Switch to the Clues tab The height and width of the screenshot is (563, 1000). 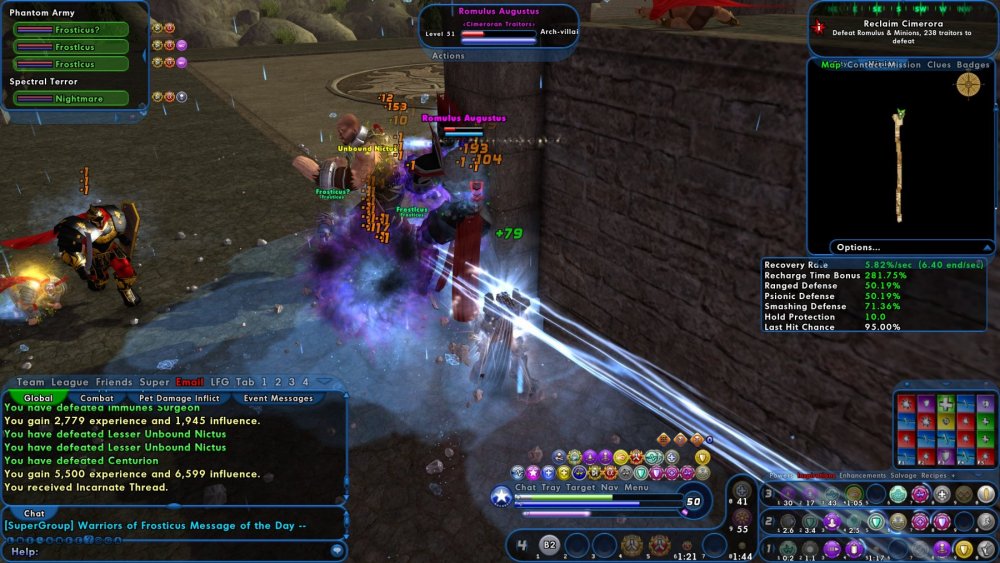pos(939,65)
